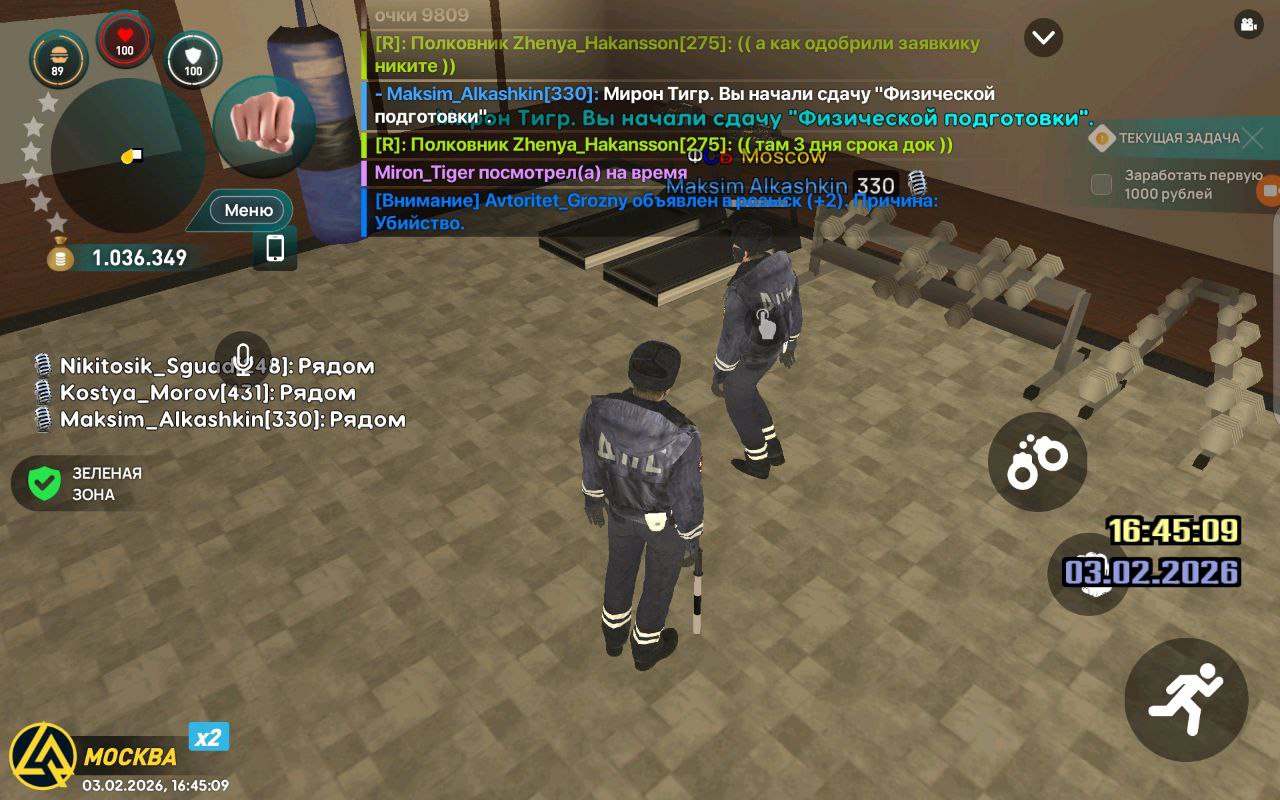Switch camera view with the camera icon
Viewport: 1280px width, 800px height.
1248,25
